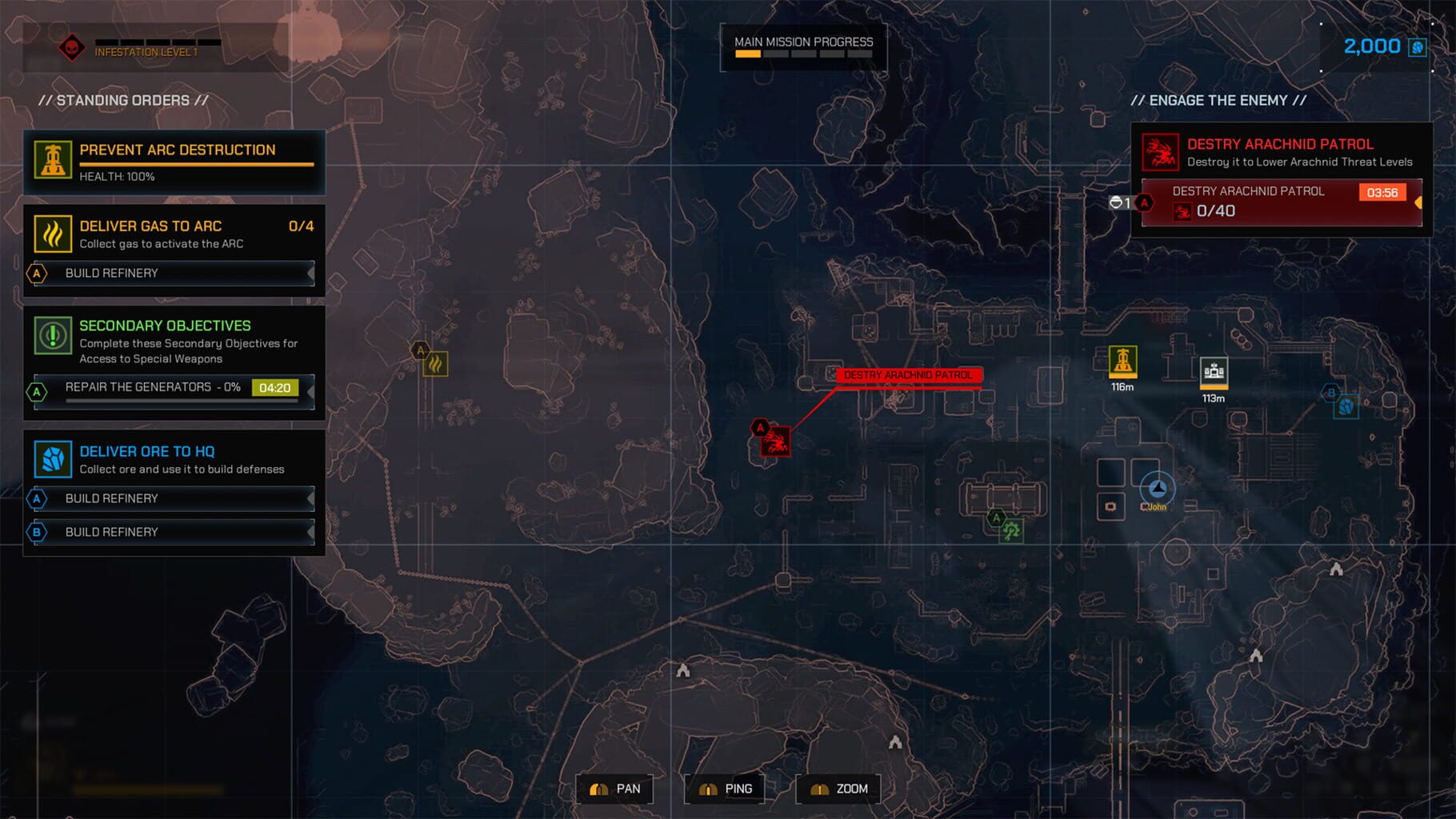The height and width of the screenshot is (819, 1456).
Task: Click the Infestation Level 1 skull icon
Action: point(70,46)
